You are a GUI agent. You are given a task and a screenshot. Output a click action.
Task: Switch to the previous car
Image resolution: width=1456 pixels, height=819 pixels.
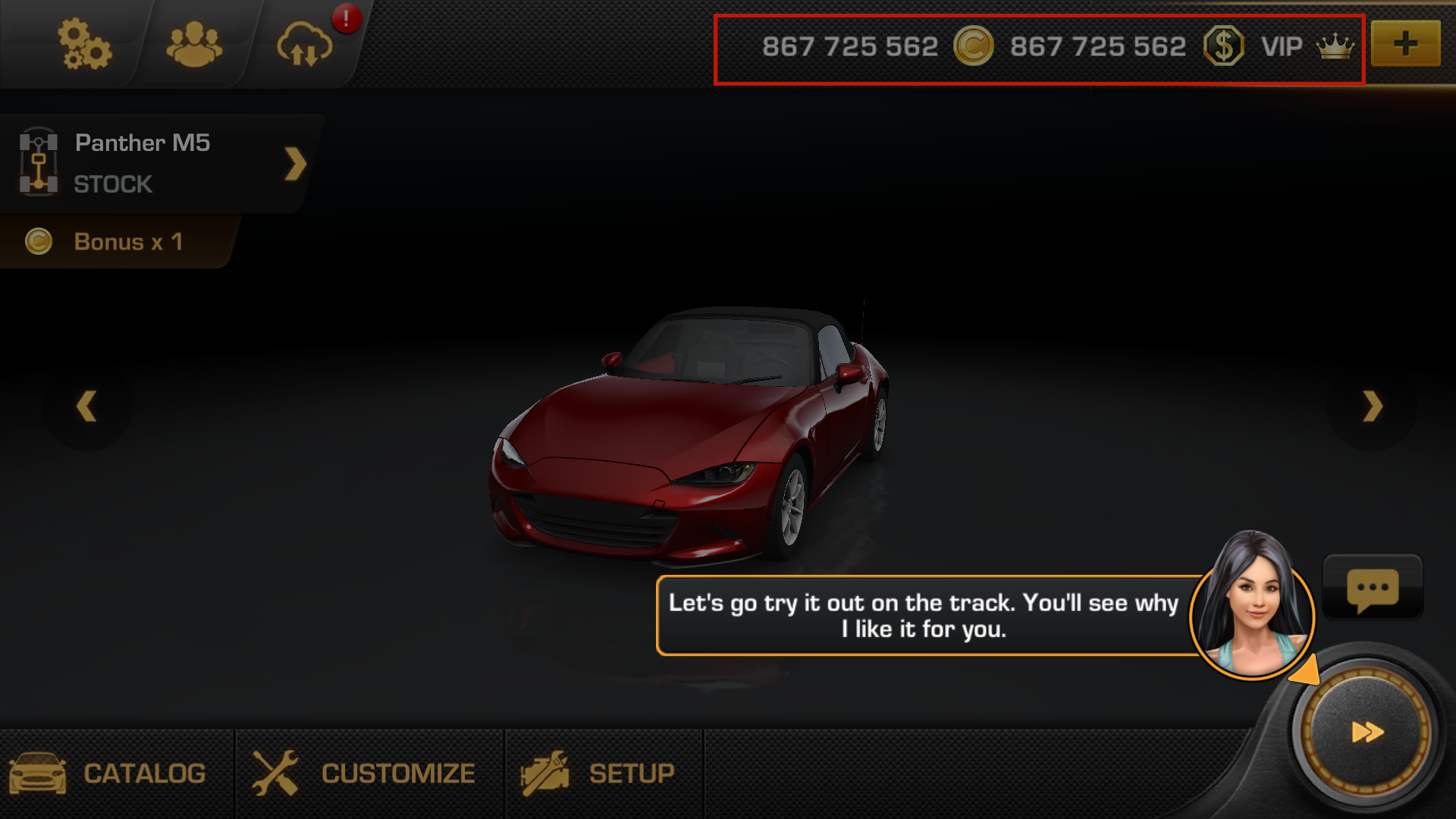87,406
